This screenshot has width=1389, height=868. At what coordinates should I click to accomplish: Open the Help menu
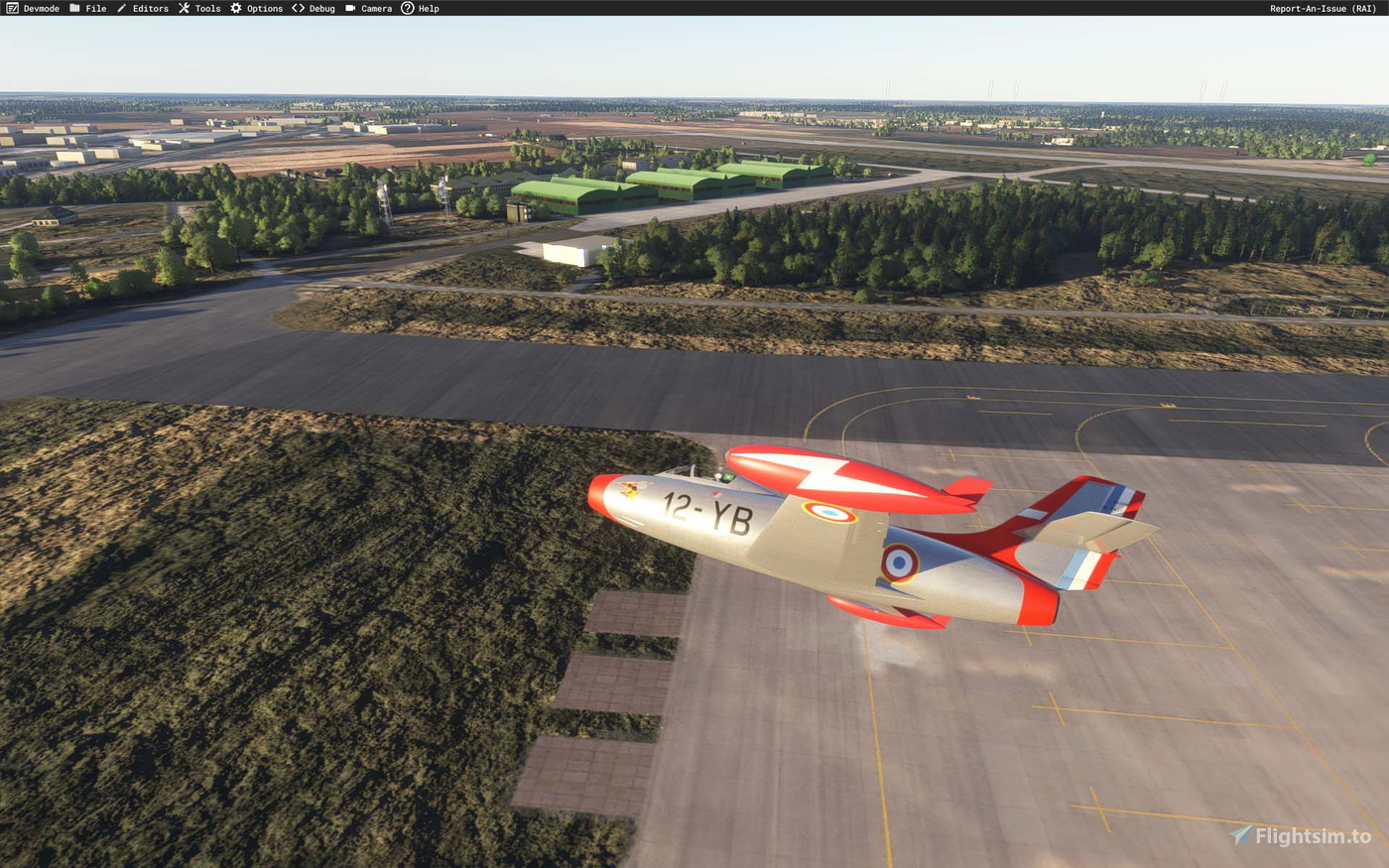(427, 8)
